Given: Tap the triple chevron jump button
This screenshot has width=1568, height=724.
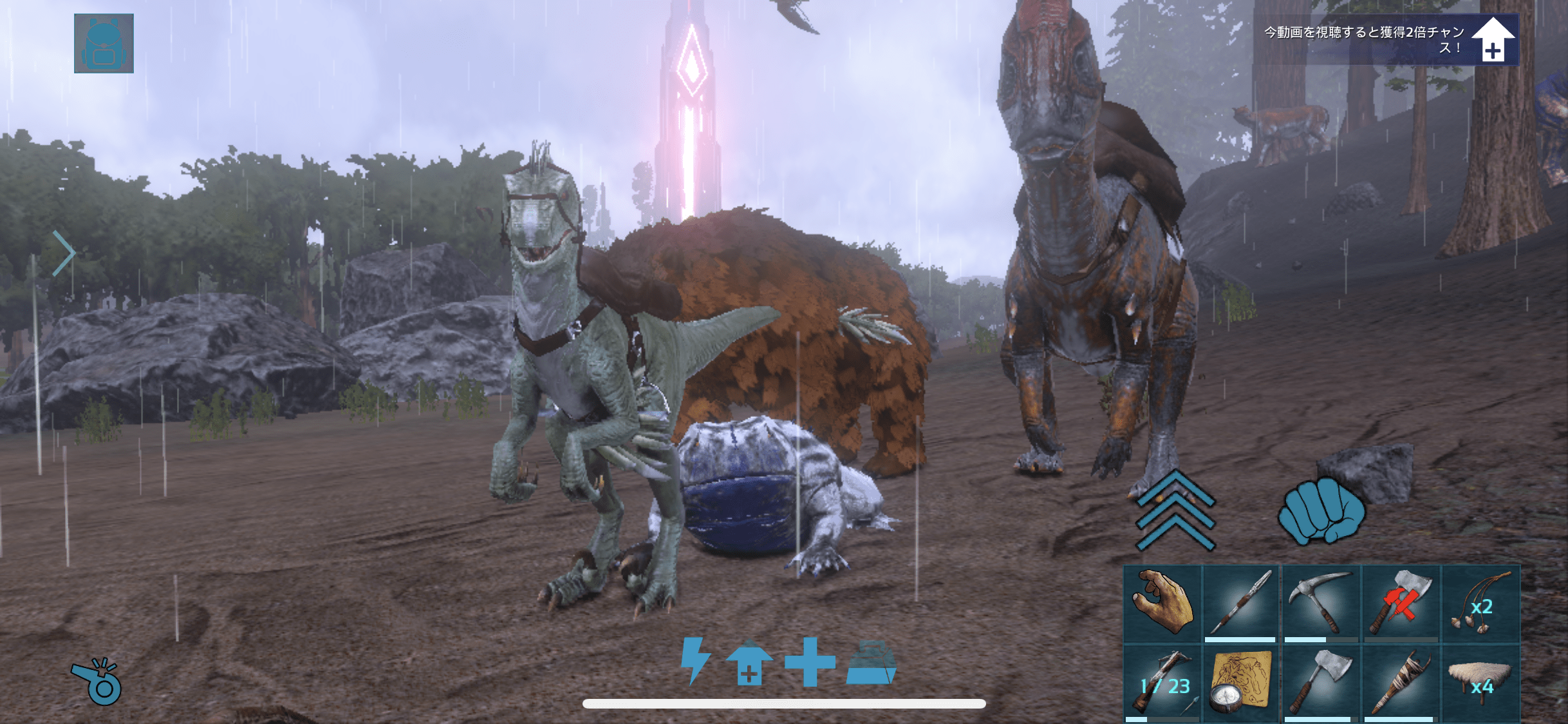Looking at the screenshot, I should click(x=1175, y=510).
